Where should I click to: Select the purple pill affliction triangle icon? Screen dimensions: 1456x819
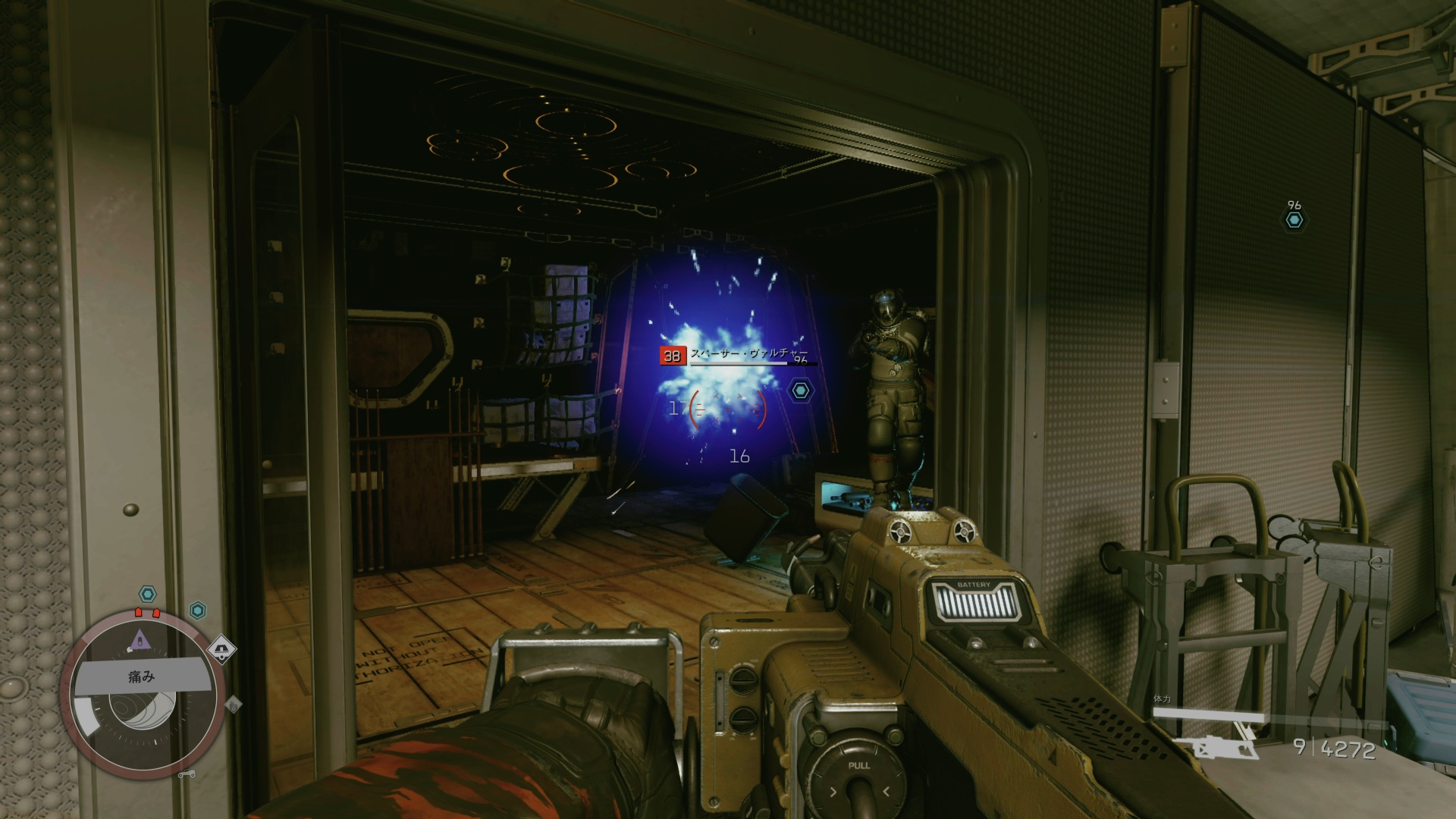tap(141, 642)
